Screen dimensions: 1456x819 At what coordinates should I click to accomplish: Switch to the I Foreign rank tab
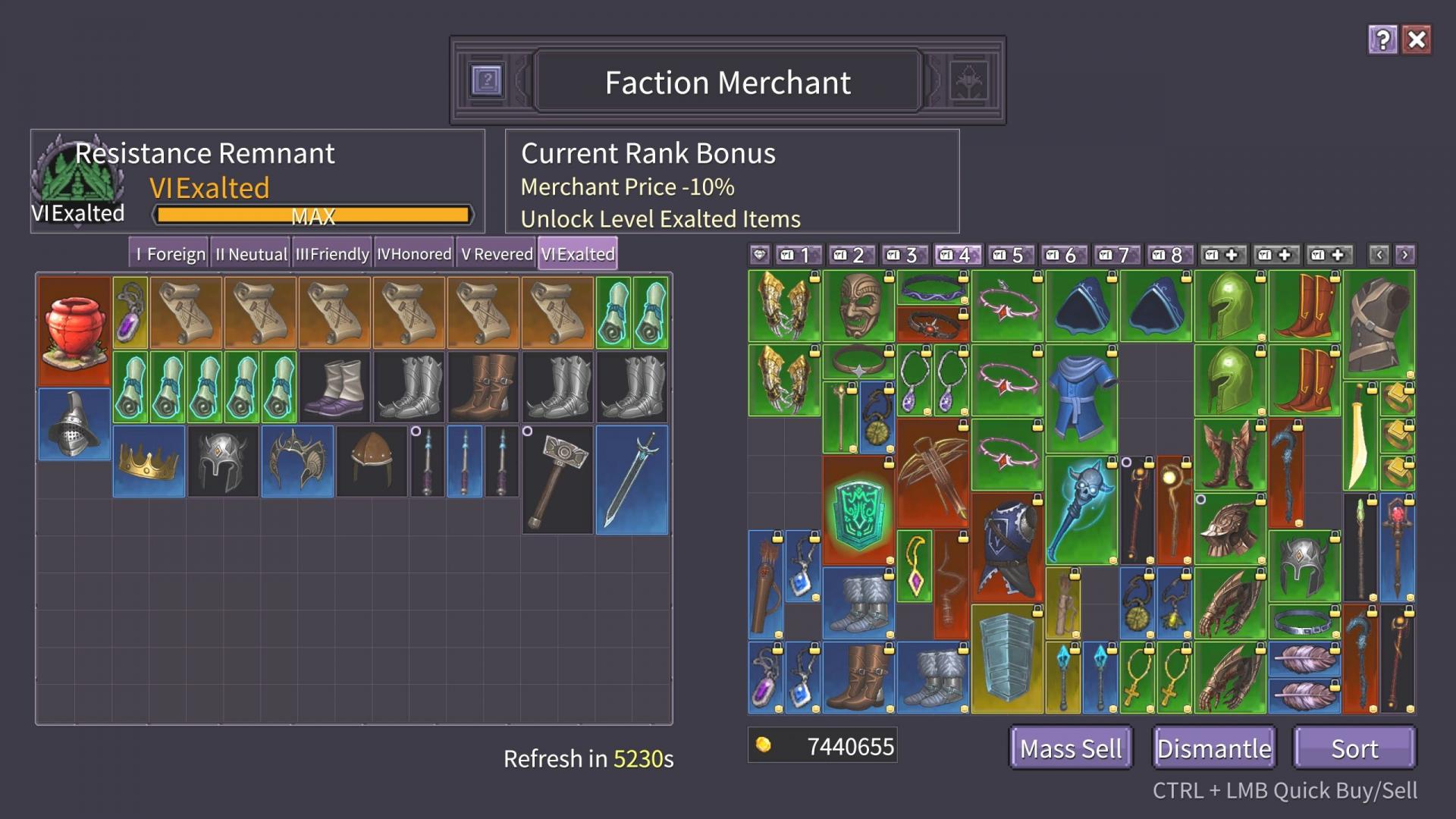pyautogui.click(x=168, y=254)
